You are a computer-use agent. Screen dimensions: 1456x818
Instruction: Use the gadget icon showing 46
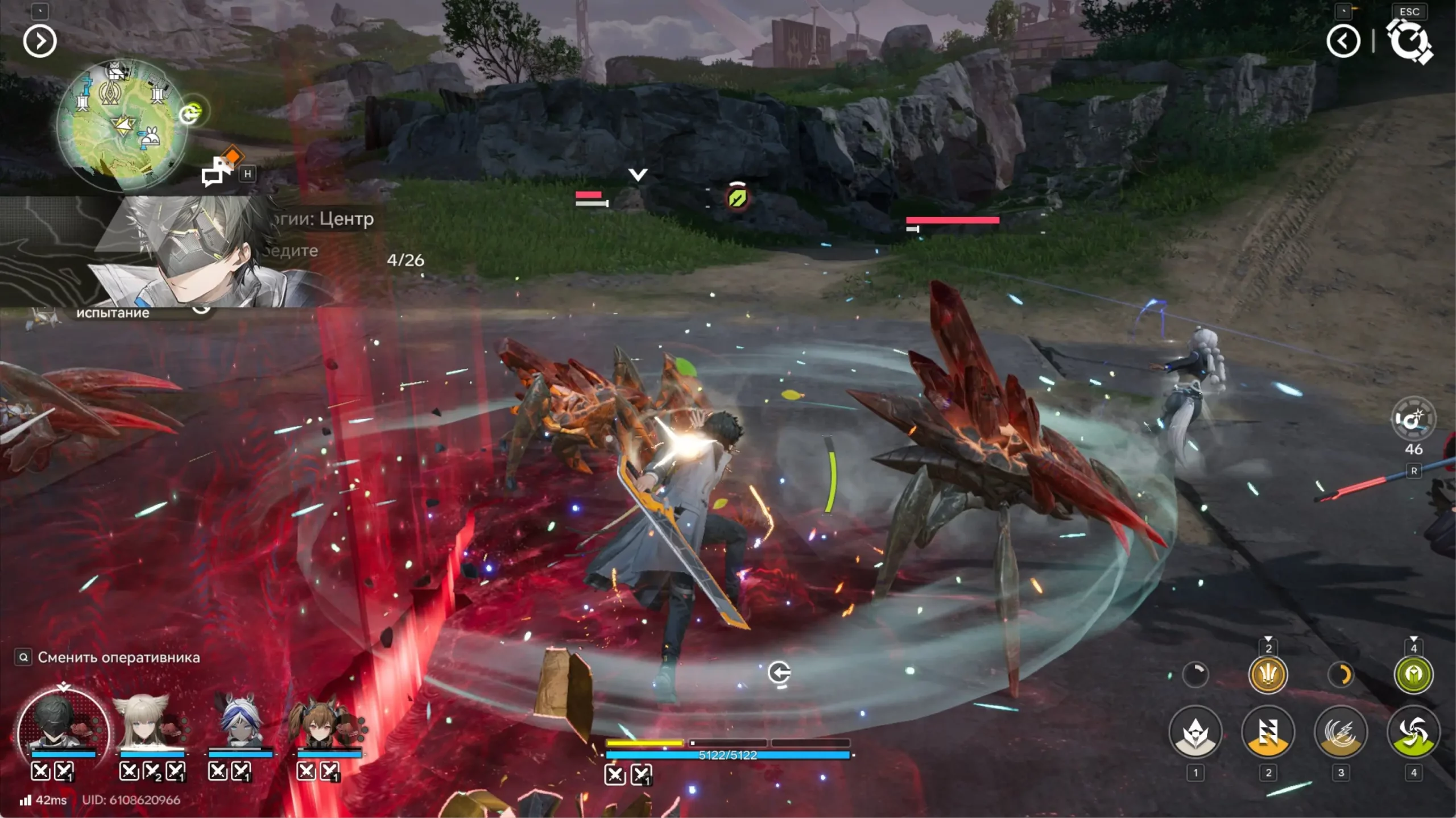click(x=1413, y=420)
